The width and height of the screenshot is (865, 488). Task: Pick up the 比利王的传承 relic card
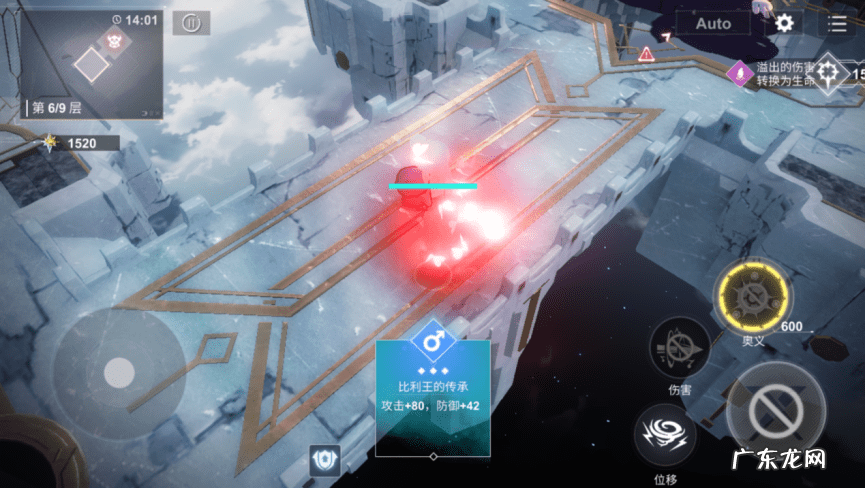(432, 396)
